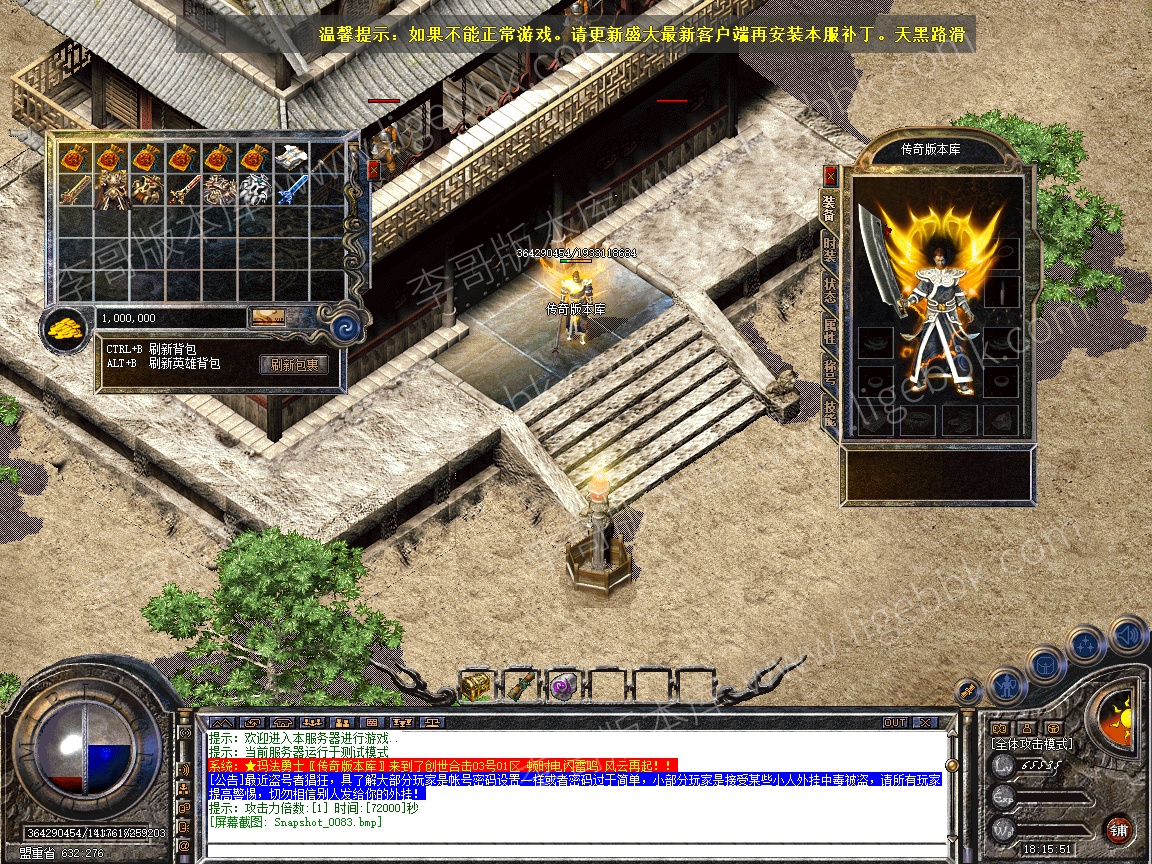Image resolution: width=1152 pixels, height=864 pixels.
Task: Select the armored warrior costume item
Action: pos(112,189)
